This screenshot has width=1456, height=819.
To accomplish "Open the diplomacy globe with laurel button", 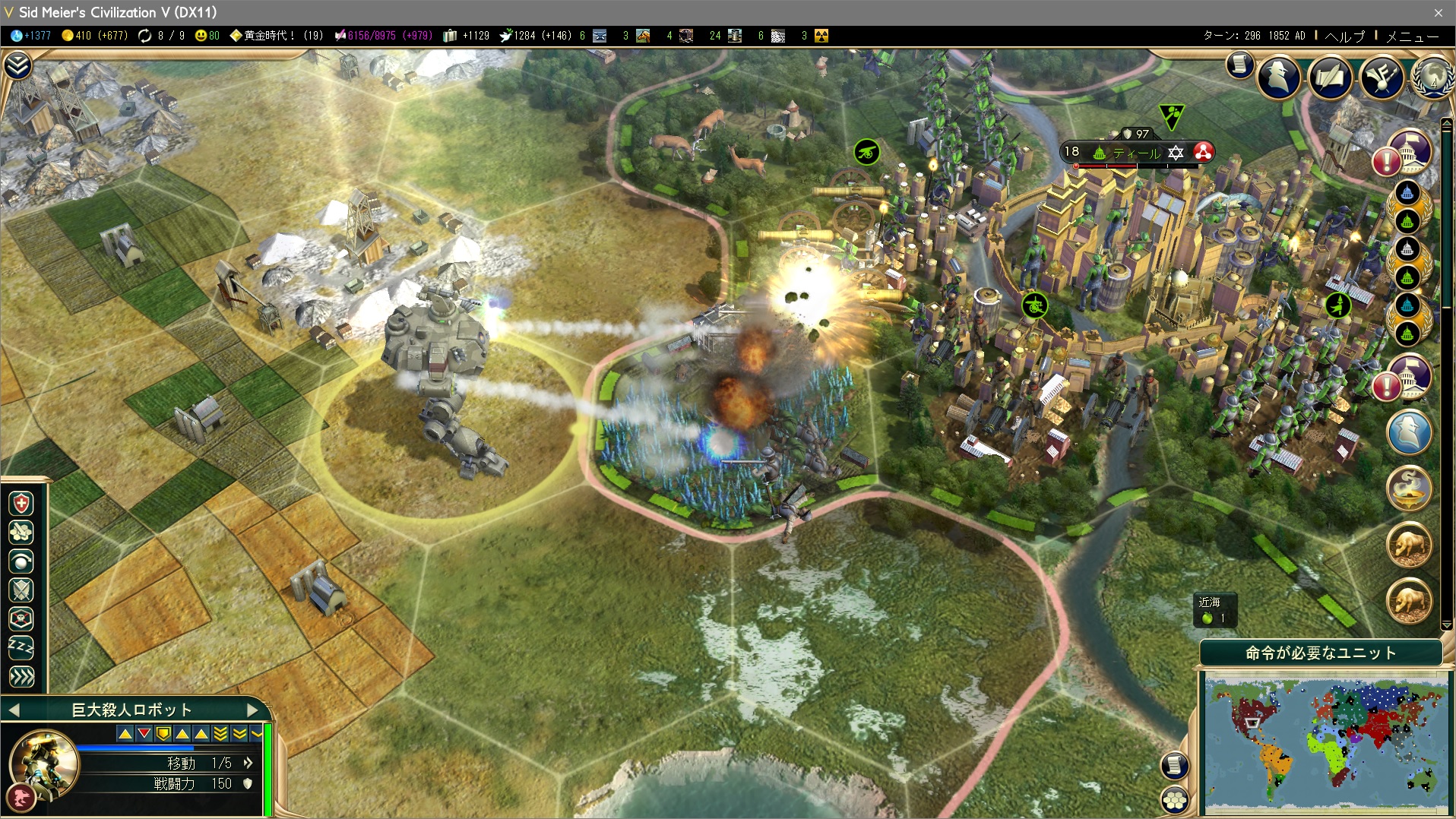I will (1431, 77).
